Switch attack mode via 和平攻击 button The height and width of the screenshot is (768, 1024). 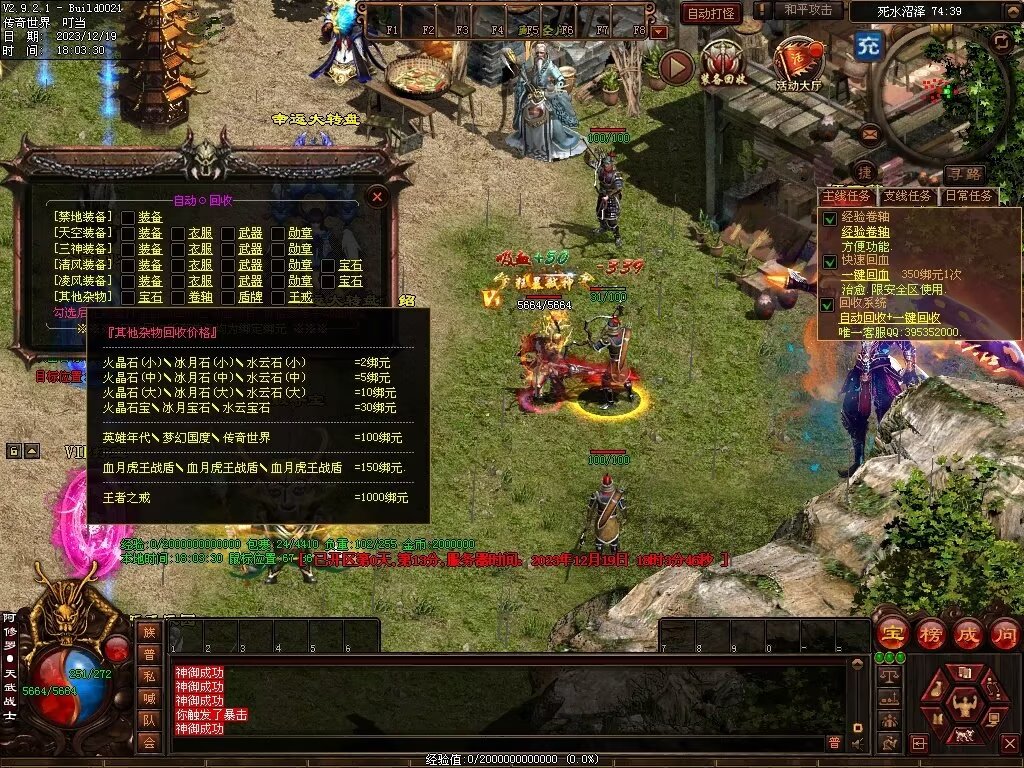pyautogui.click(x=808, y=10)
